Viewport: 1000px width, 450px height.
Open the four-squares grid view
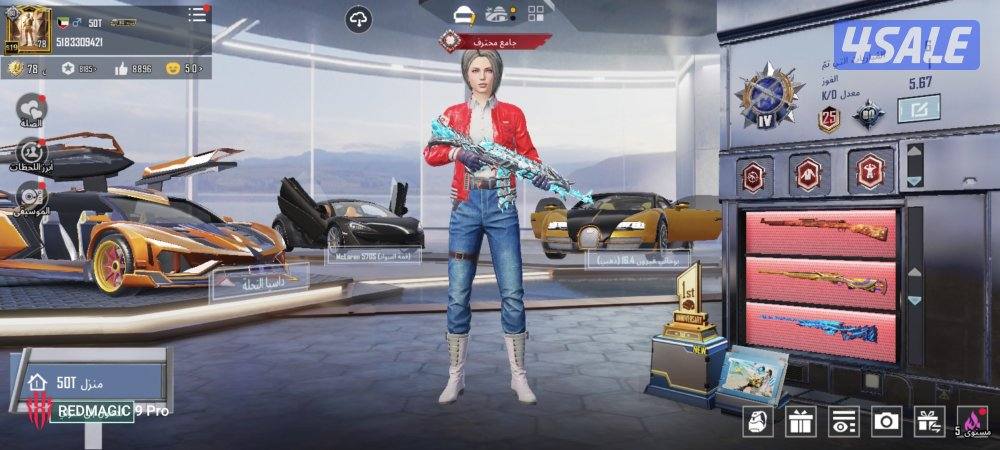click(537, 14)
